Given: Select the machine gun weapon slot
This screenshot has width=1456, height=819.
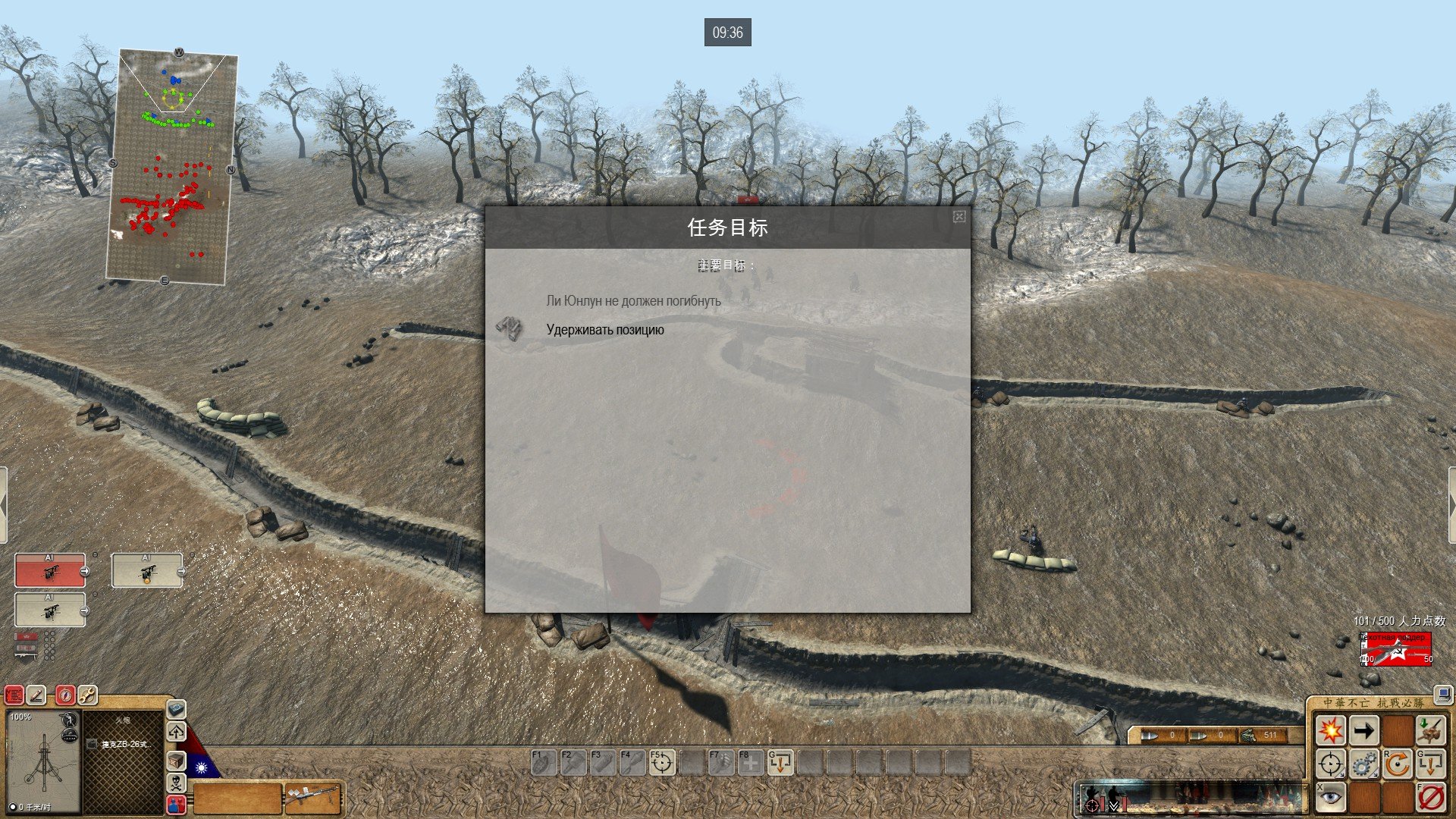Looking at the screenshot, I should 312,798.
